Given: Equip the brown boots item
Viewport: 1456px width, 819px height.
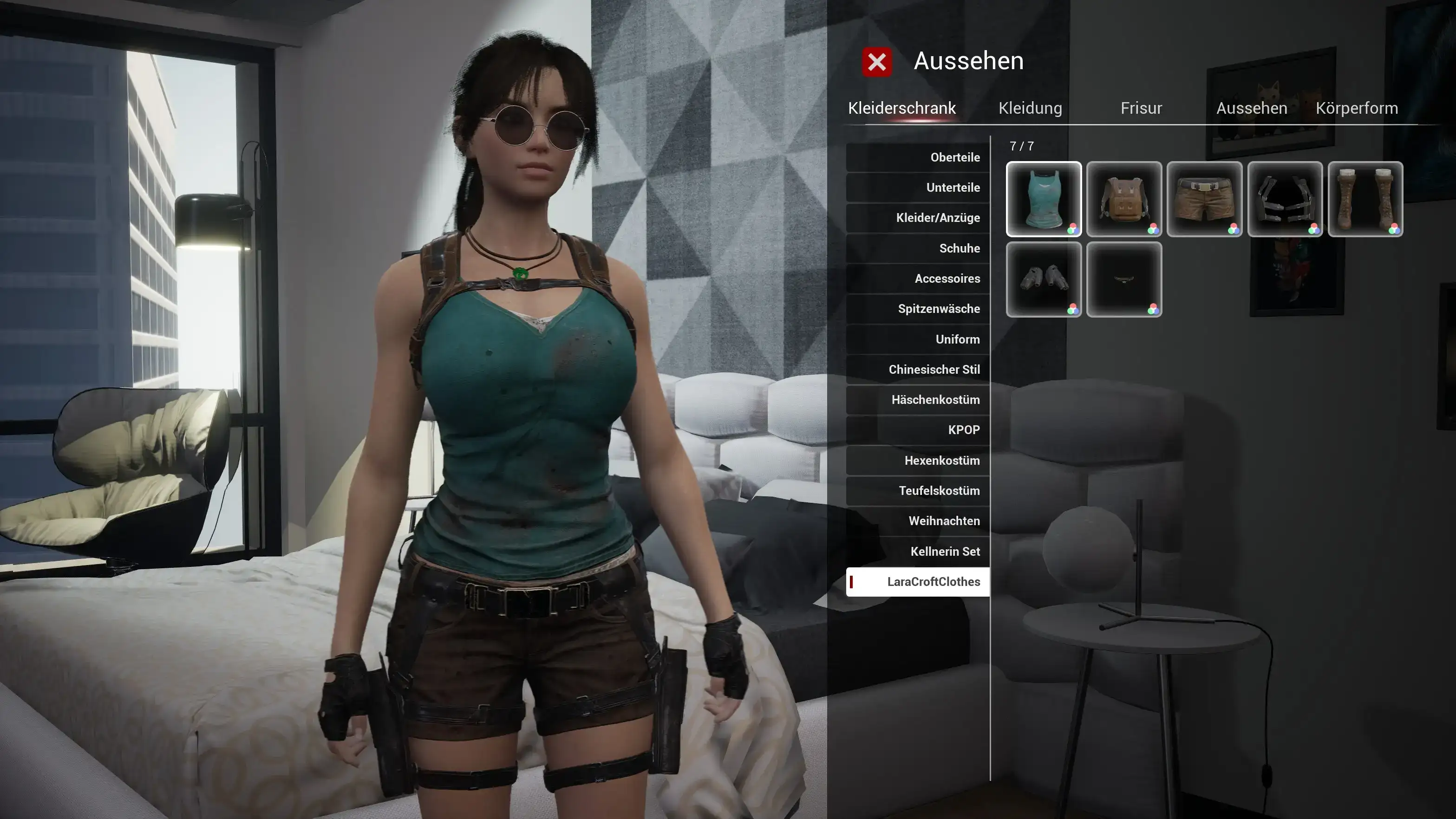Looking at the screenshot, I should tap(1365, 199).
